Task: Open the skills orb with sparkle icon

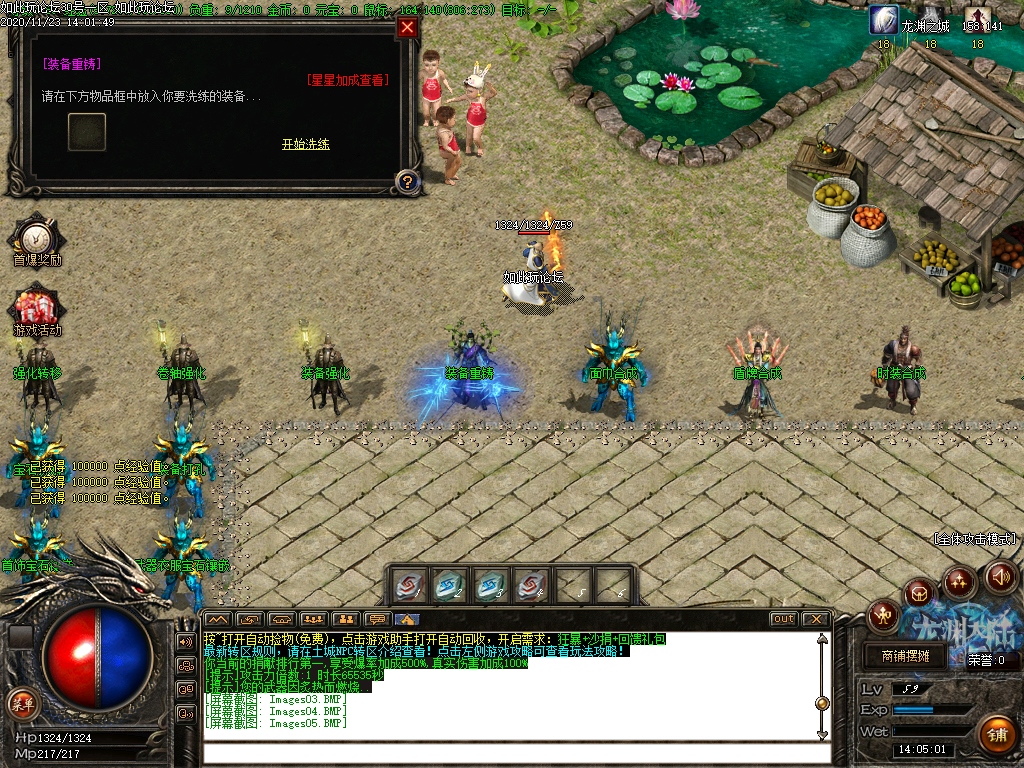Action: 959,580
